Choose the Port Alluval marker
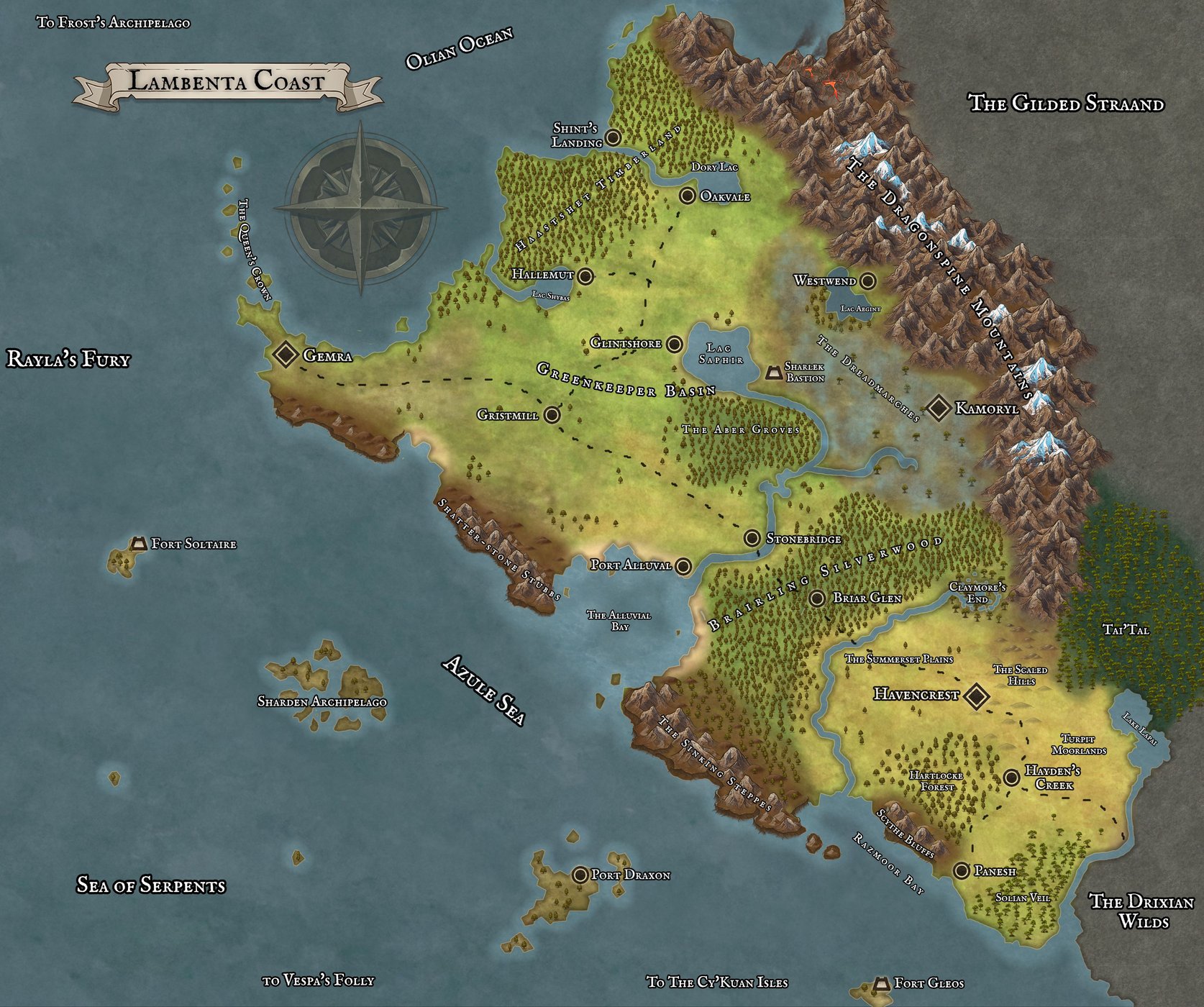The image size is (1204, 1007). [683, 566]
